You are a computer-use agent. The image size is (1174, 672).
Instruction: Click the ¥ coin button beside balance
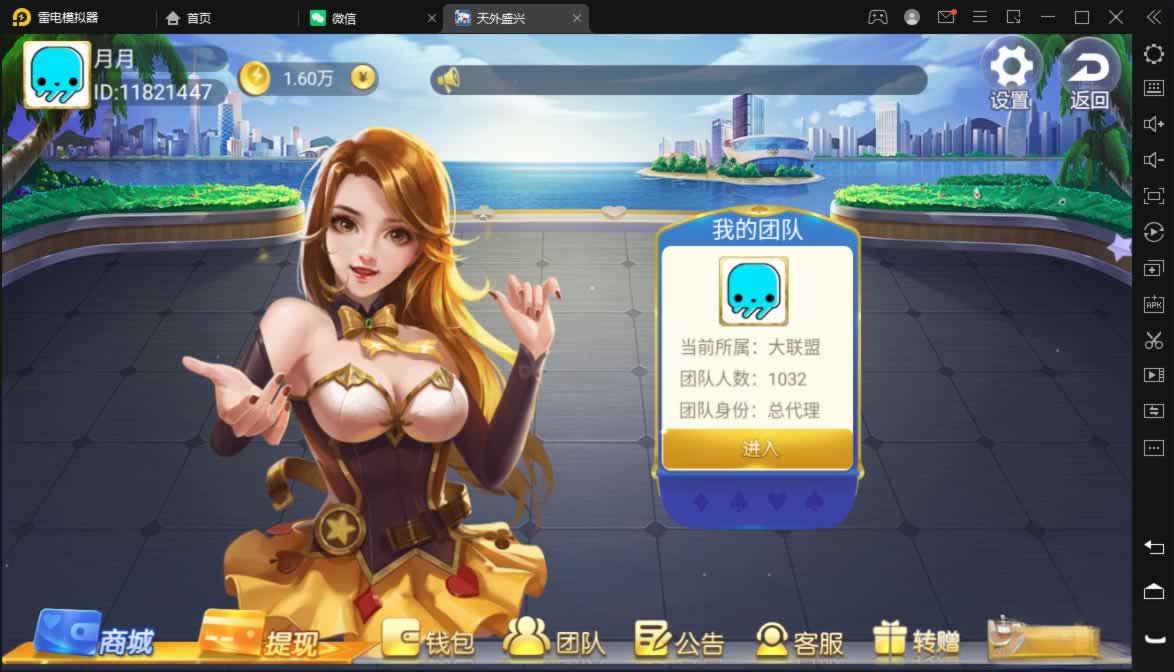click(x=365, y=78)
